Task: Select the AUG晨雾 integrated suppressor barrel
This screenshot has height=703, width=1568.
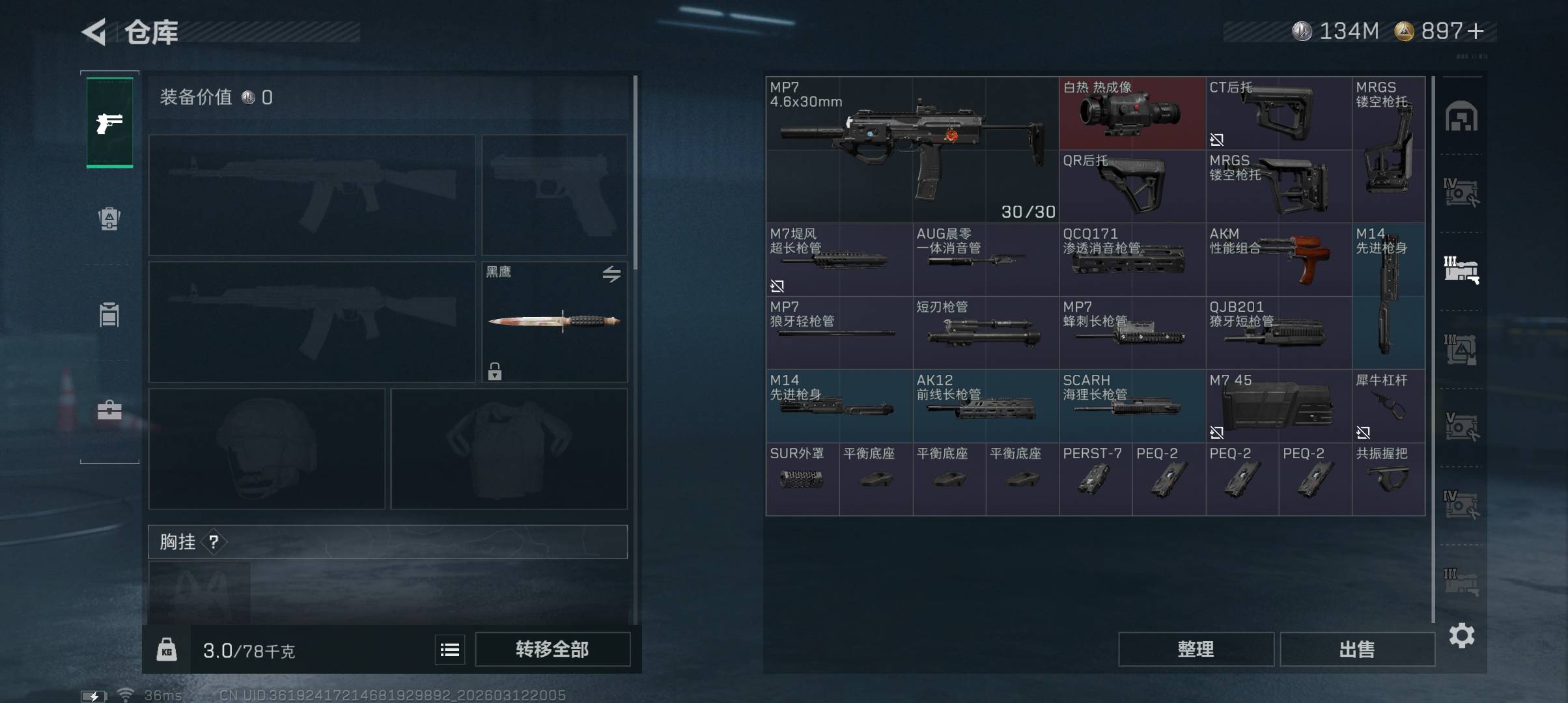Action: [x=985, y=259]
